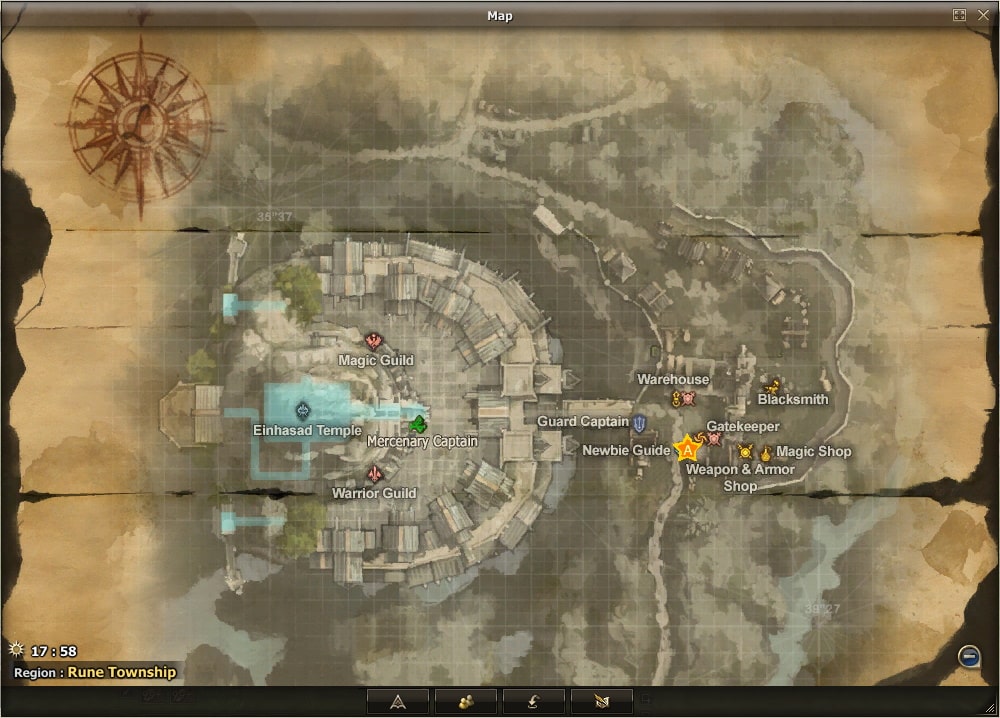The image size is (1000, 718).
Task: Click the Guard Captain shield marker
Action: tap(640, 423)
